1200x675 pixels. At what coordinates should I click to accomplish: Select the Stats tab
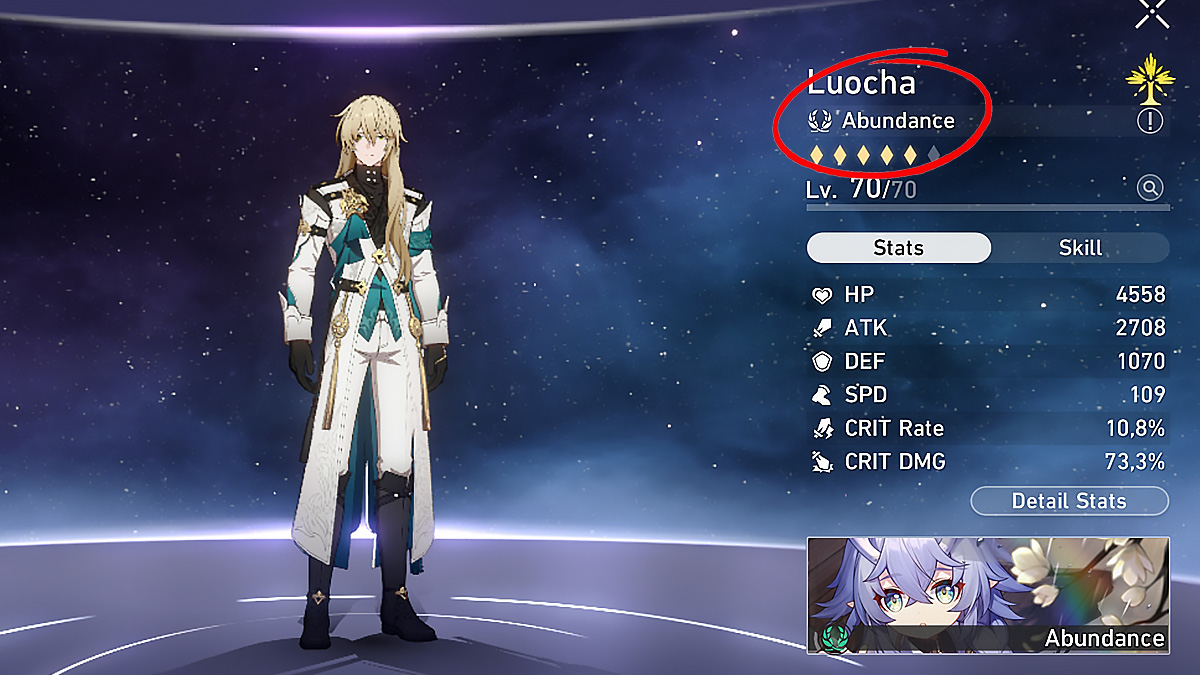coord(898,248)
